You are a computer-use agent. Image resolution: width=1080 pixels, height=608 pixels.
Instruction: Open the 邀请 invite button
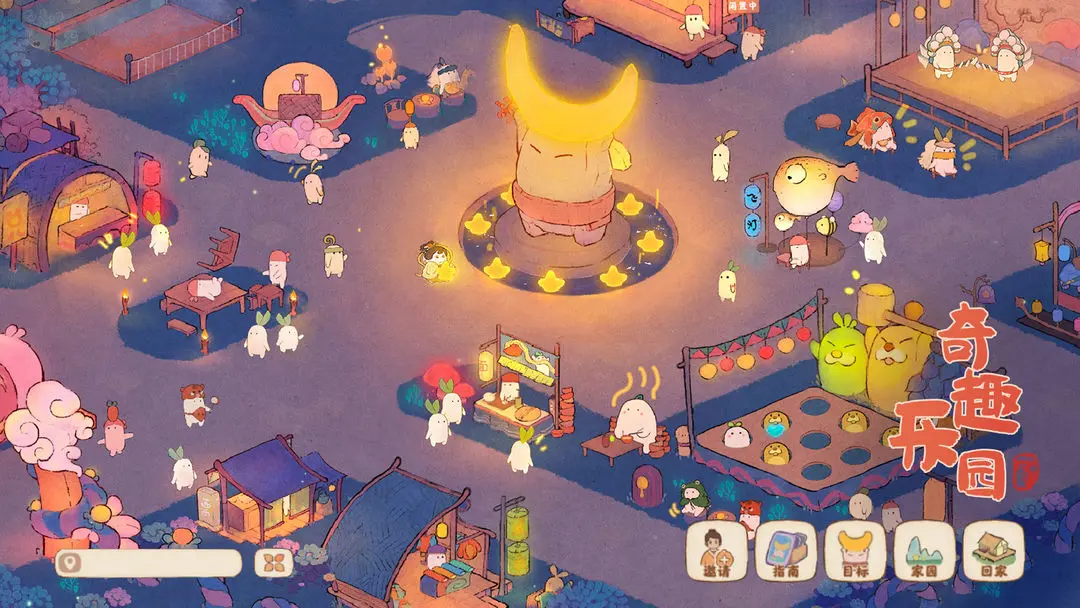[716, 551]
